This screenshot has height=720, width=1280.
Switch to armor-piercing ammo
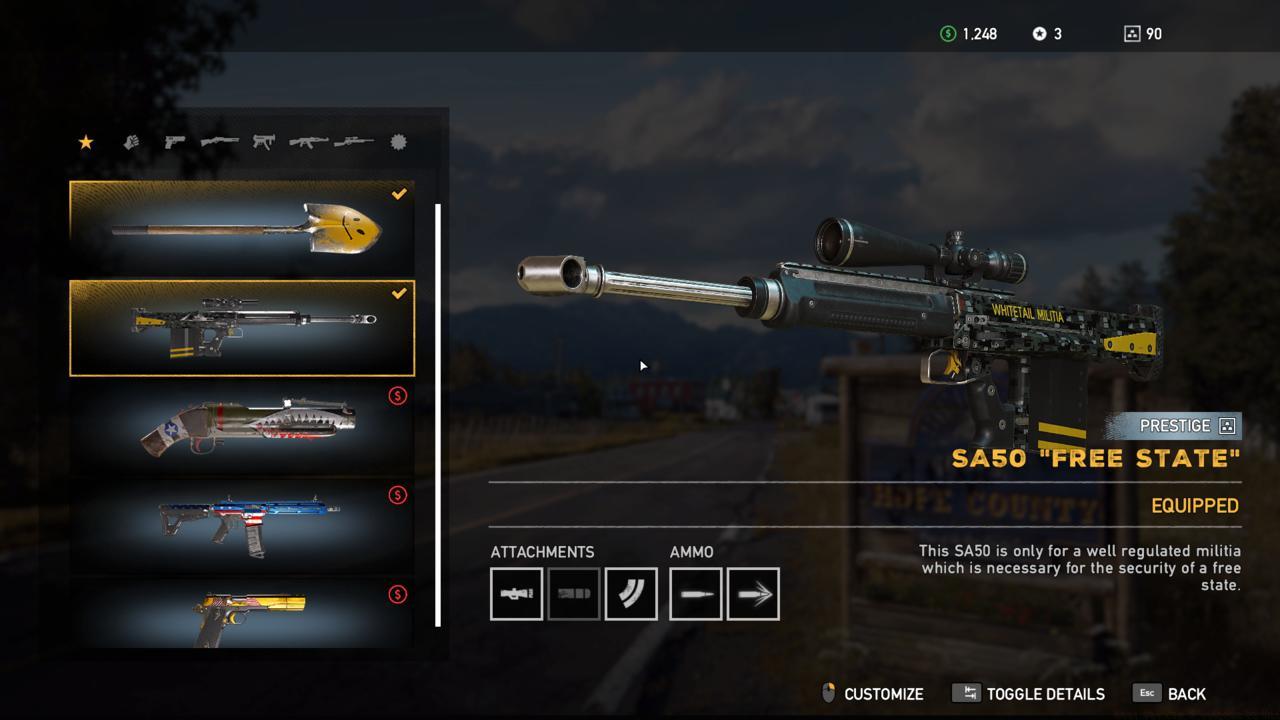point(753,593)
